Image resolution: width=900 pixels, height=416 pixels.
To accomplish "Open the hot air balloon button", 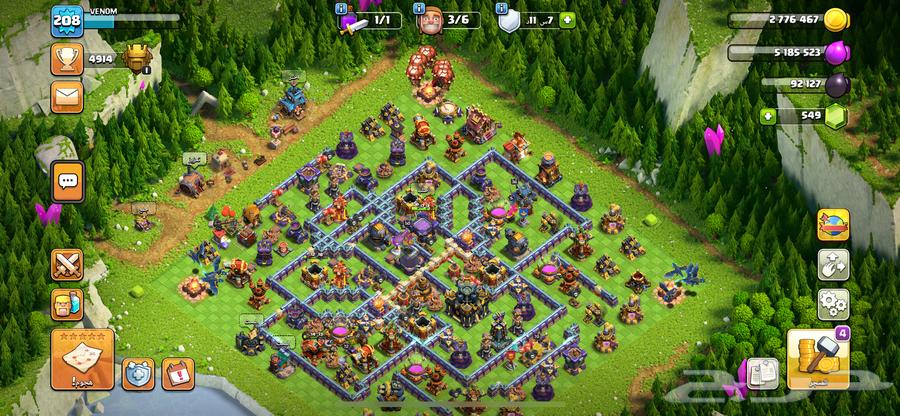I will [x=832, y=226].
